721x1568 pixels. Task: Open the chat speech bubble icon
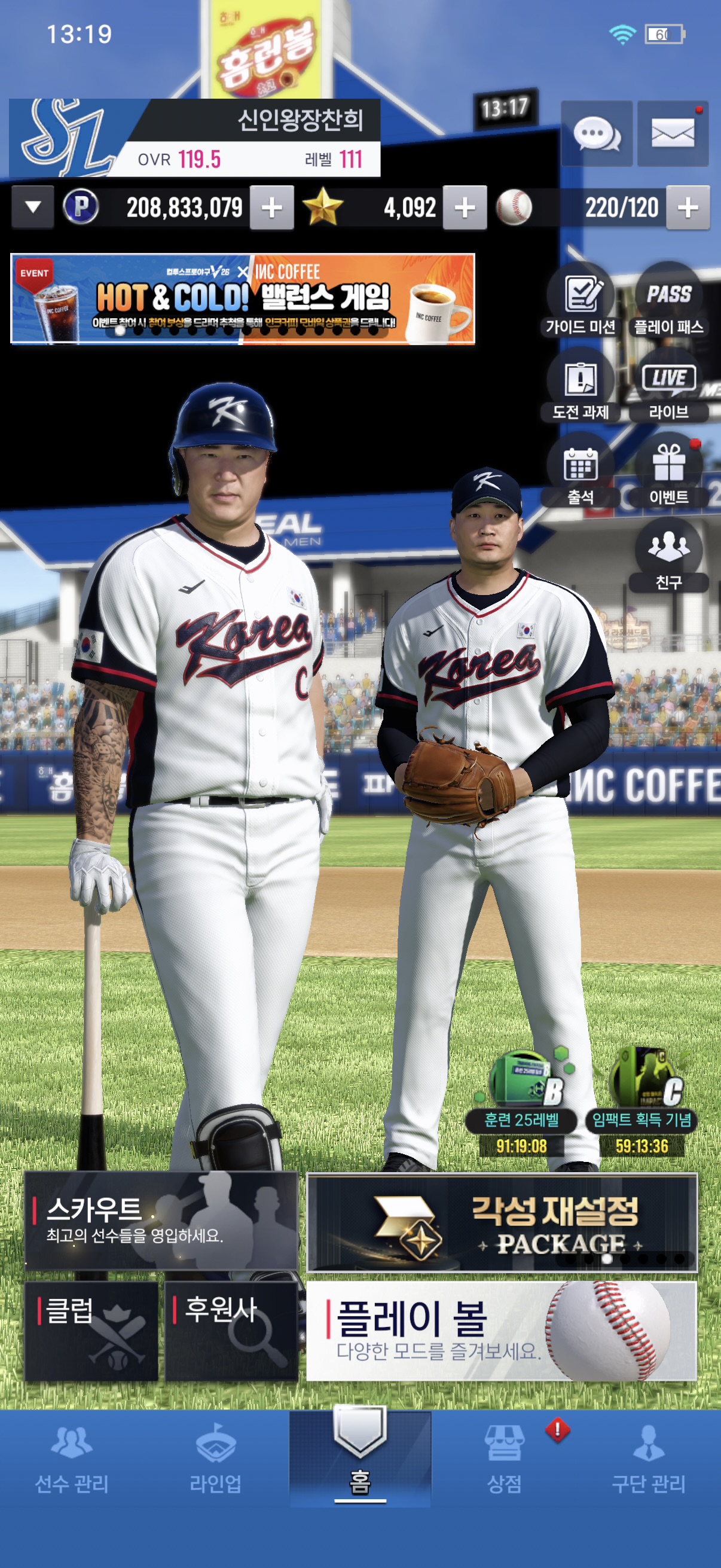[x=596, y=133]
